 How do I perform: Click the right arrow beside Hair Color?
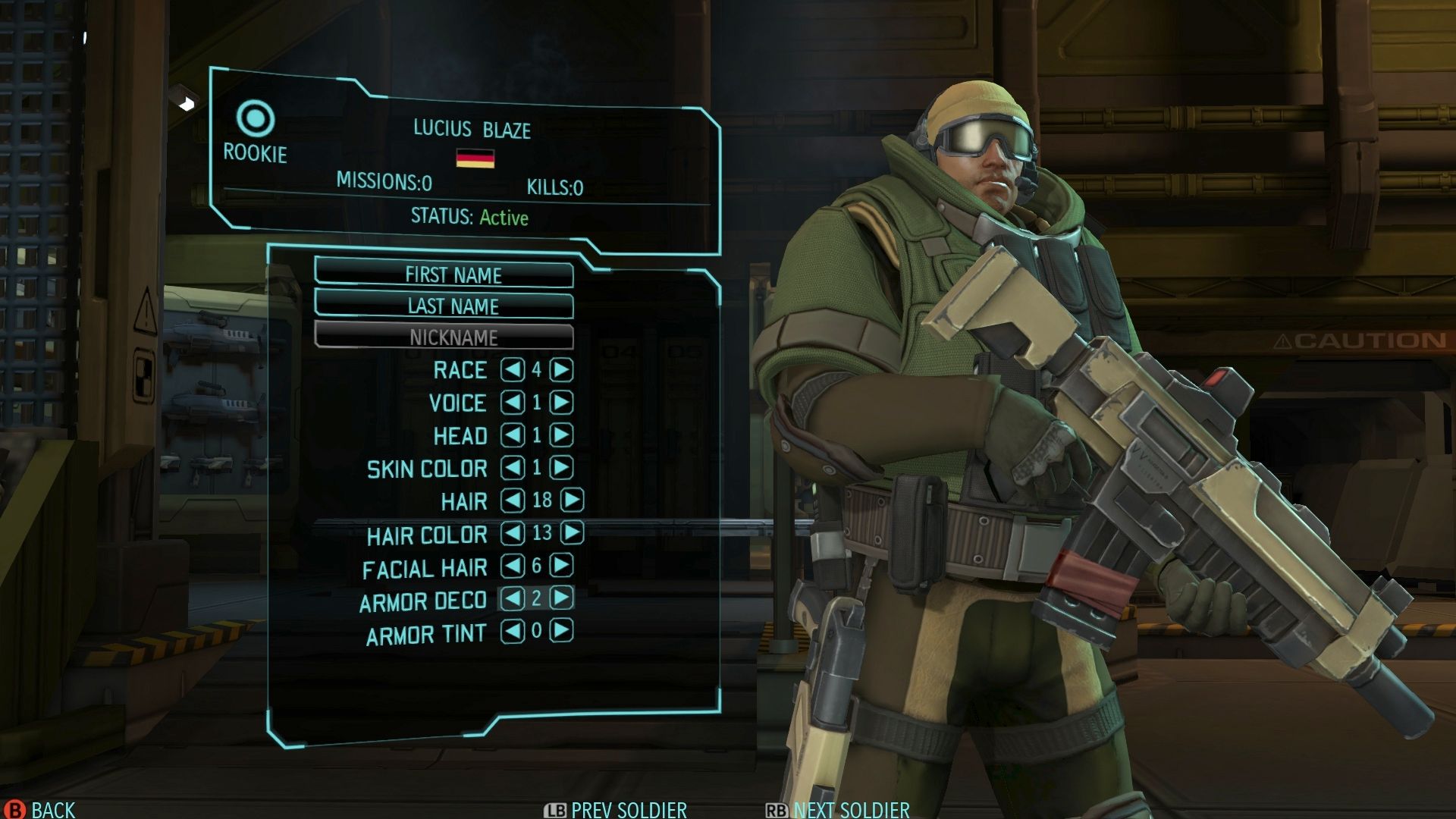pyautogui.click(x=572, y=532)
